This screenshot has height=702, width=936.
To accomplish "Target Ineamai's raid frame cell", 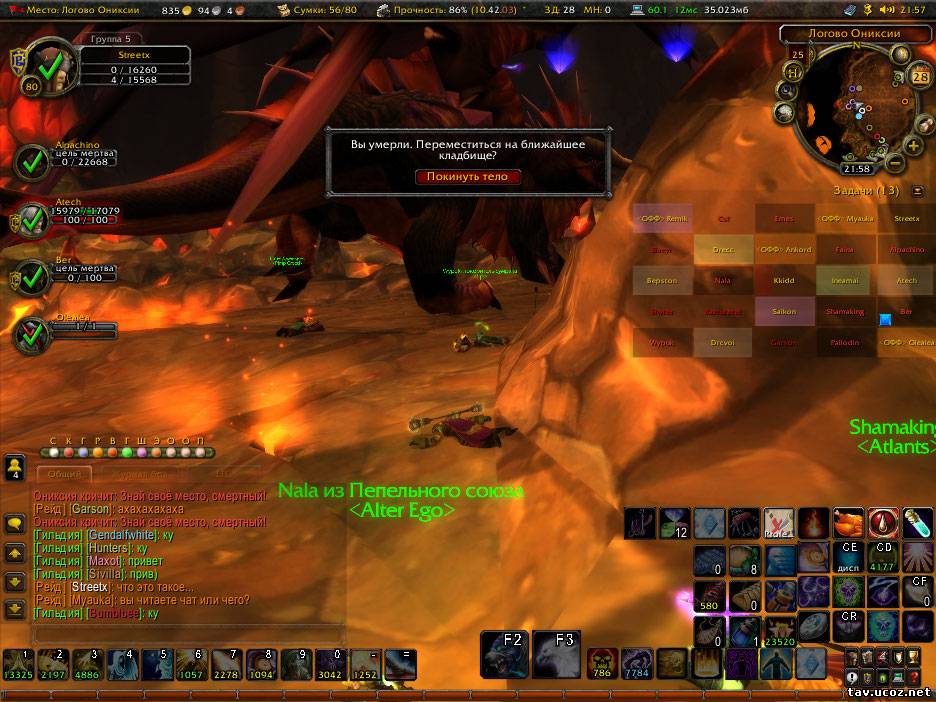I will [x=845, y=280].
